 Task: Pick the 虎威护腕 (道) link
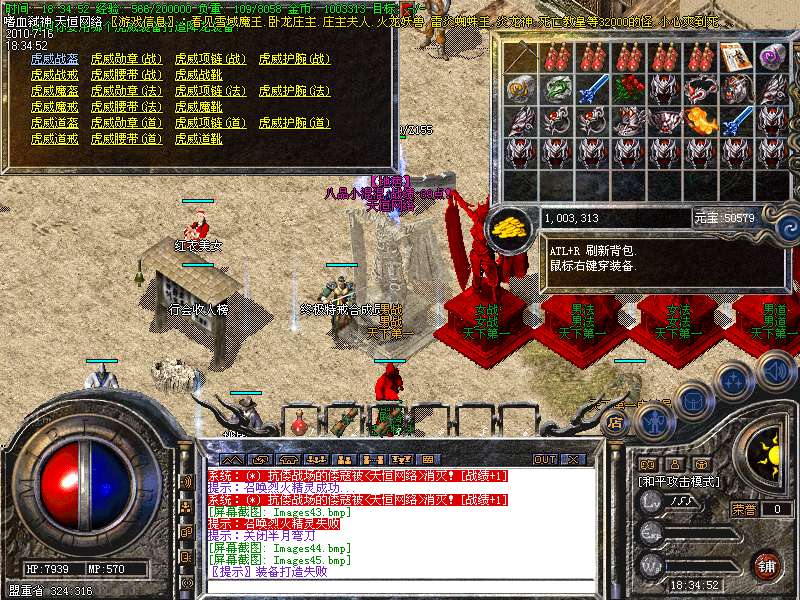(293, 123)
